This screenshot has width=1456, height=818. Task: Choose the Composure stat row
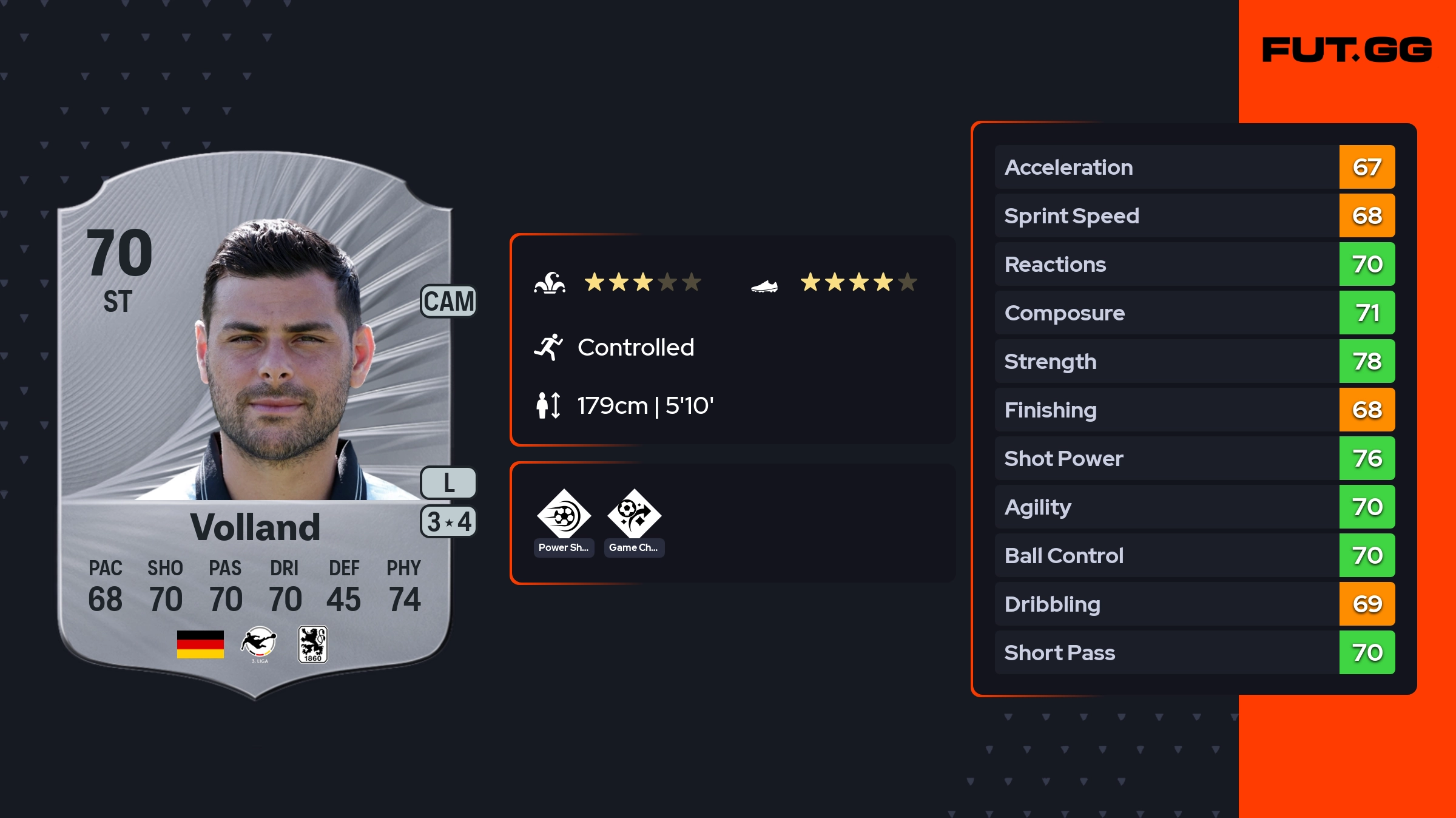pyautogui.click(x=1194, y=313)
